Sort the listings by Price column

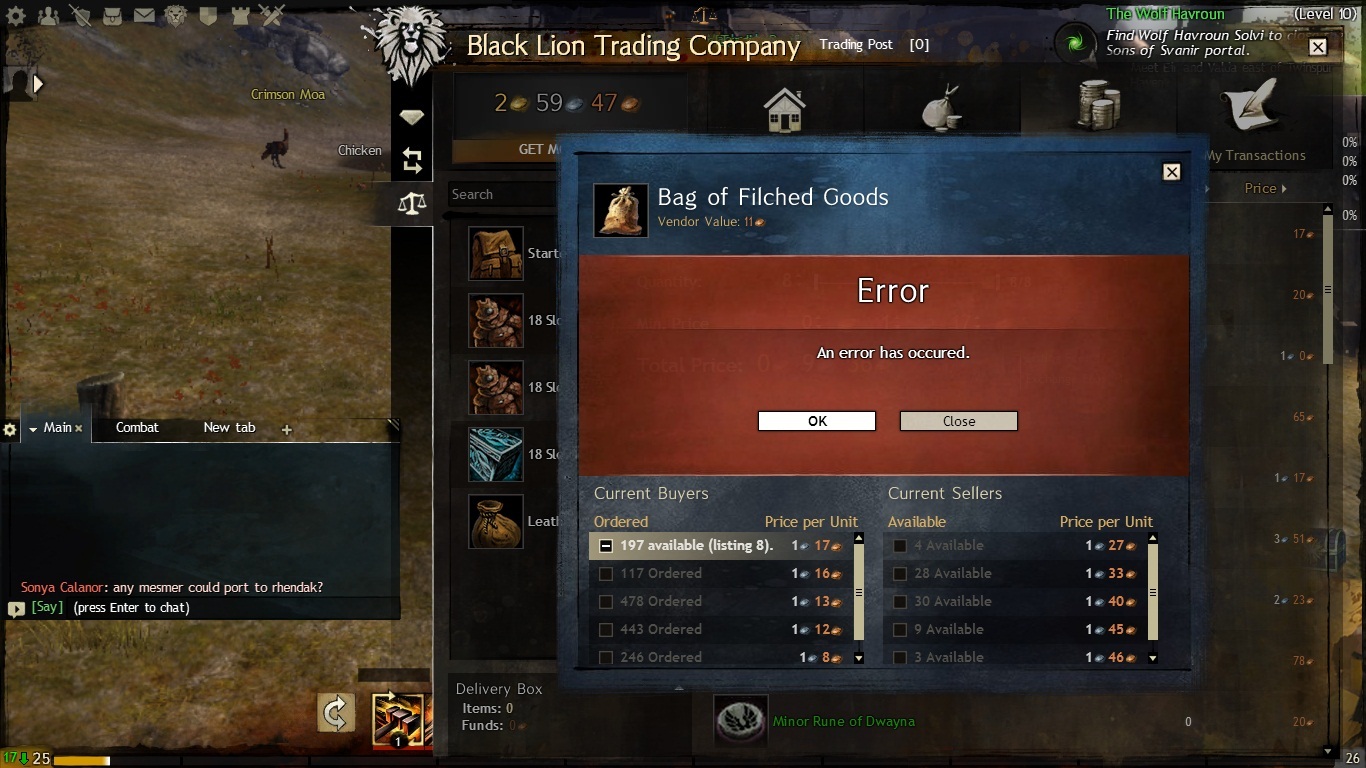coord(1264,188)
